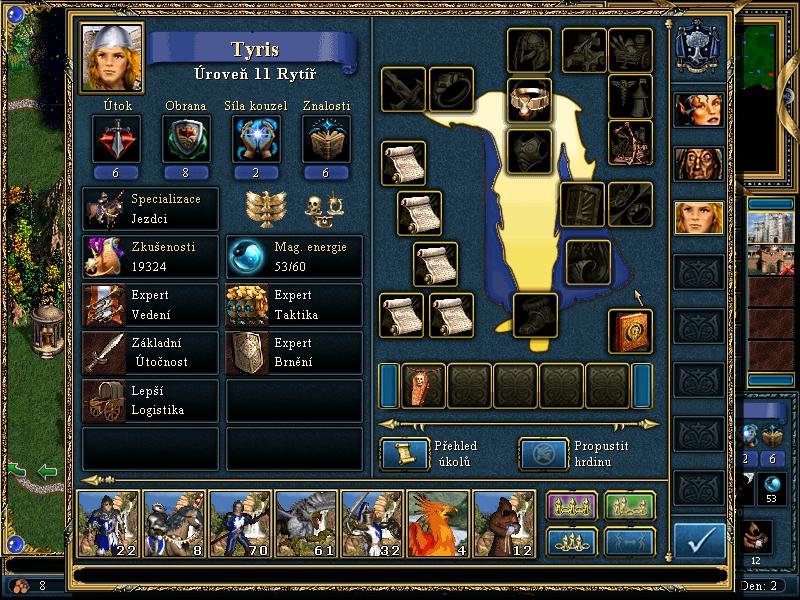
Task: Inspect Expert Taktika skill
Action: coord(295,305)
